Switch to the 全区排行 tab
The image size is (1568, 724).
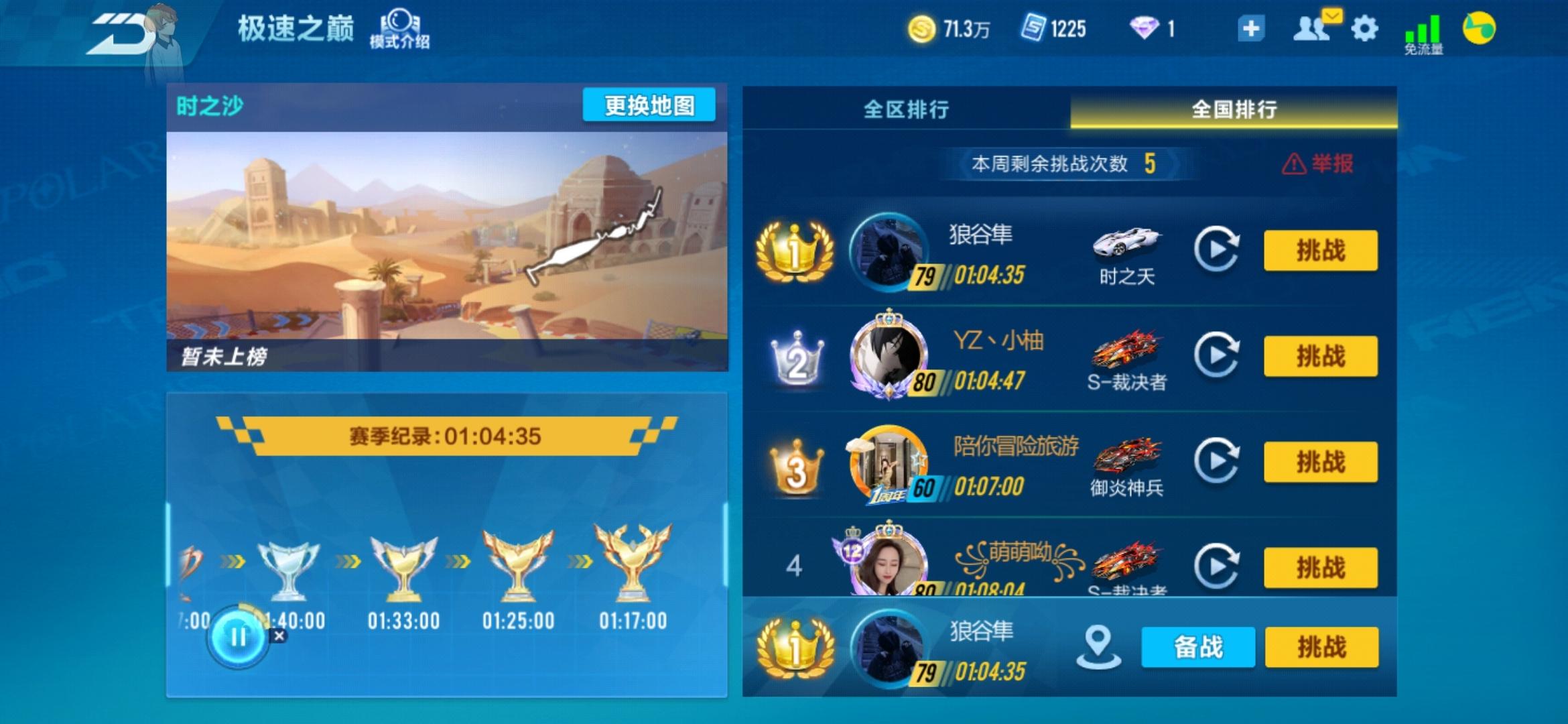pos(906,109)
